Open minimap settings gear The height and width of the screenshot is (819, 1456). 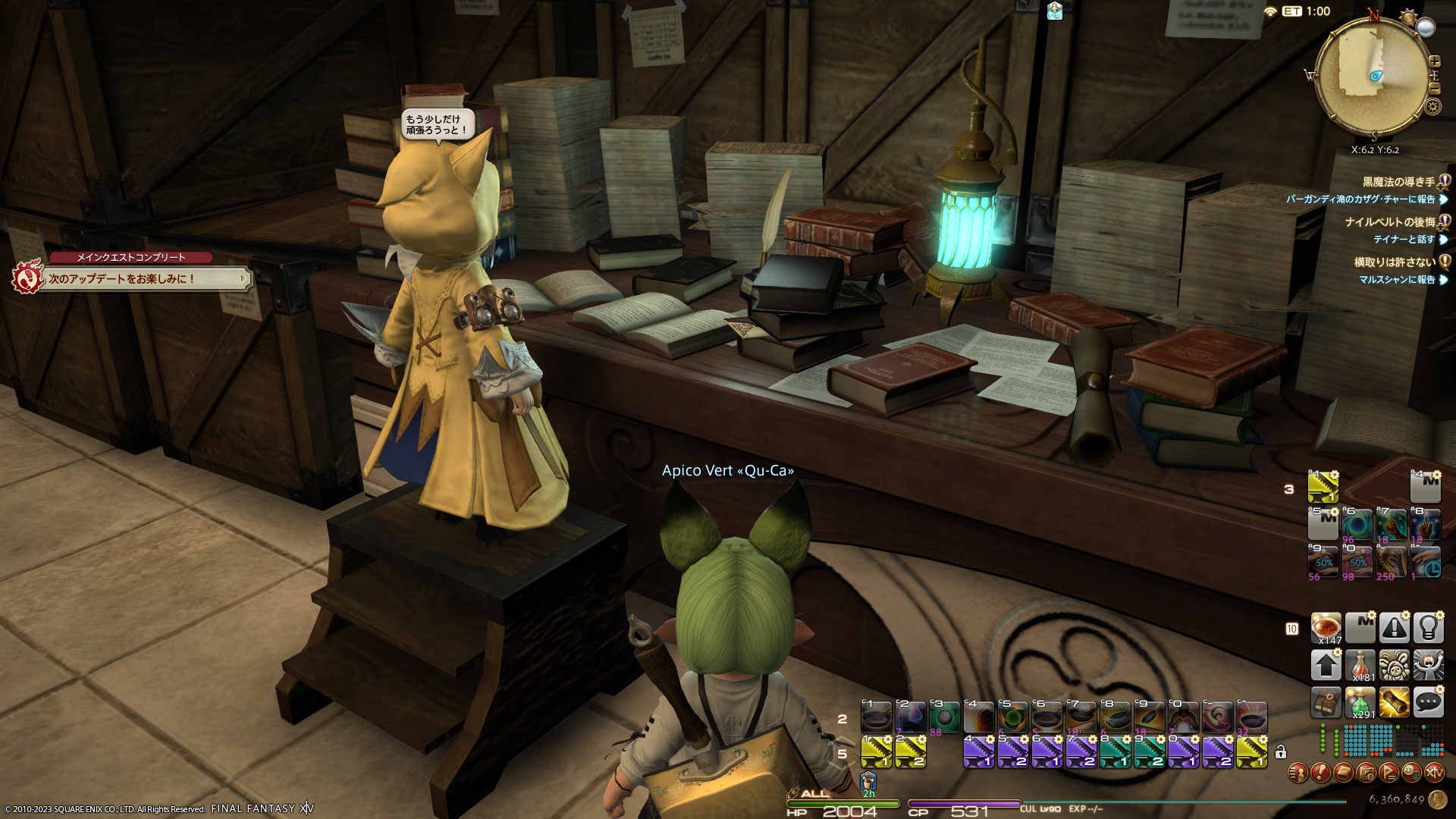point(1432,106)
